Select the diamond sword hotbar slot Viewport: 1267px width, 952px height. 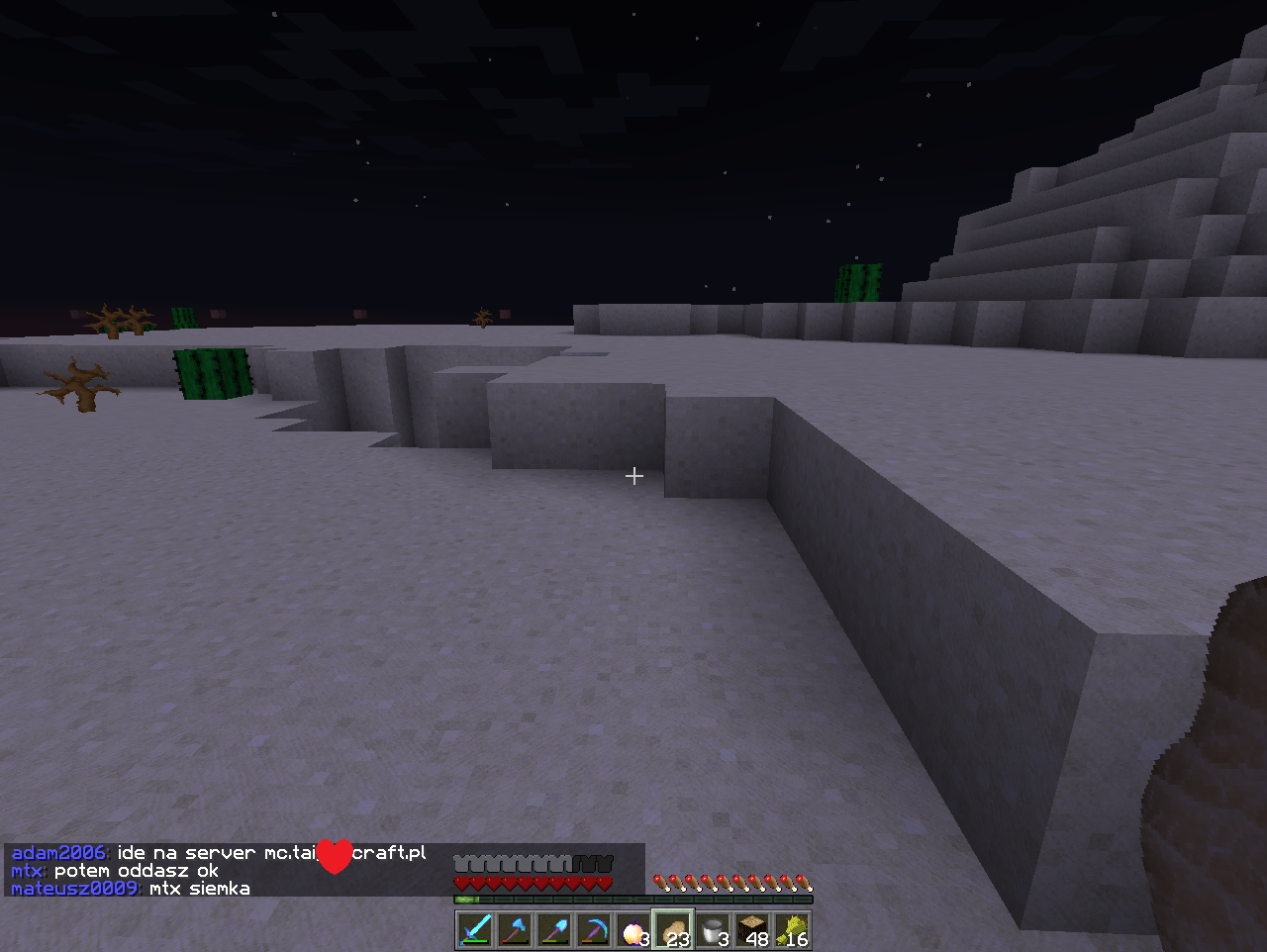pyautogui.click(x=475, y=930)
